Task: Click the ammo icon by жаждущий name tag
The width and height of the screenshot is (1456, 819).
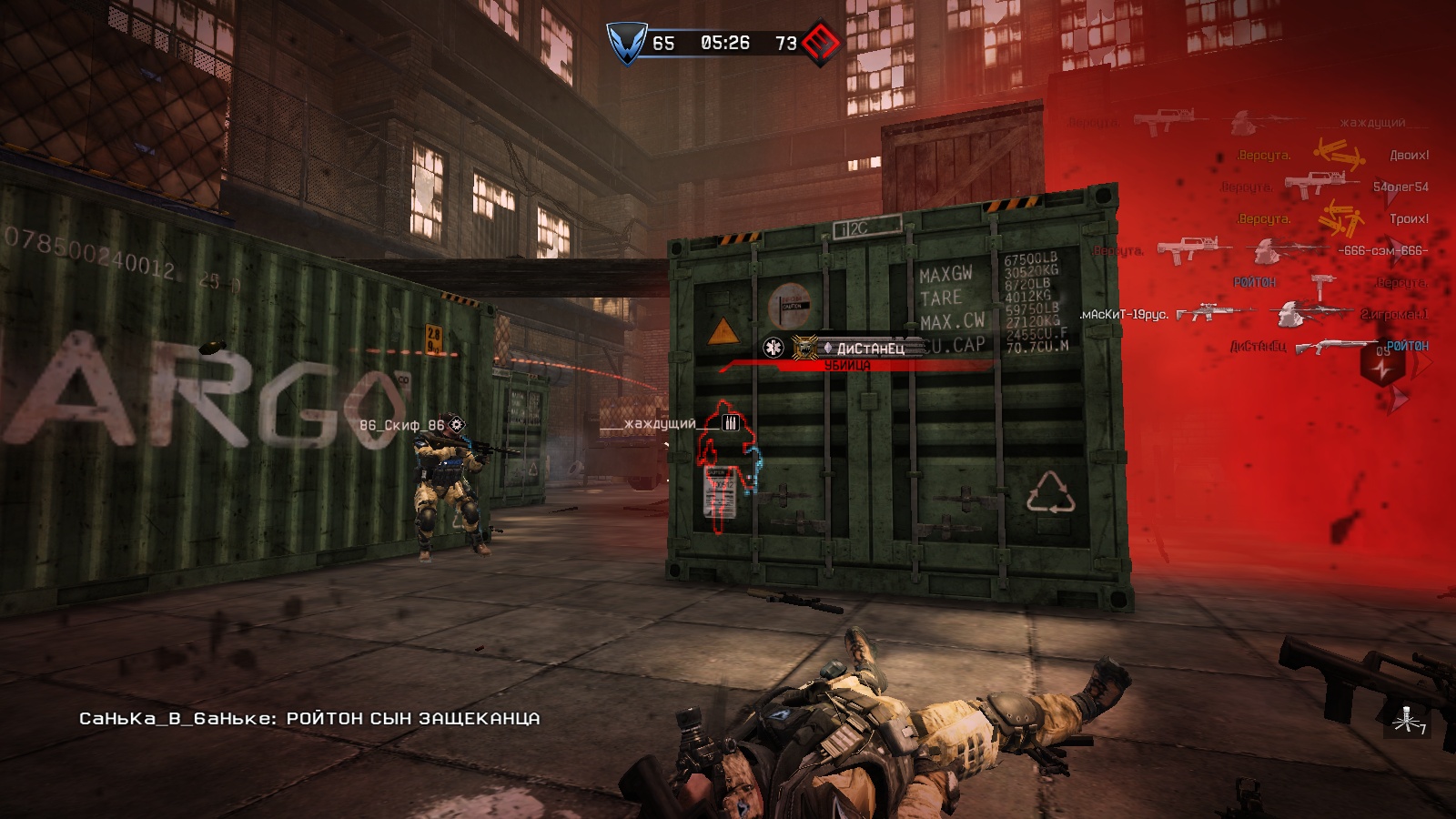Action: click(x=730, y=422)
